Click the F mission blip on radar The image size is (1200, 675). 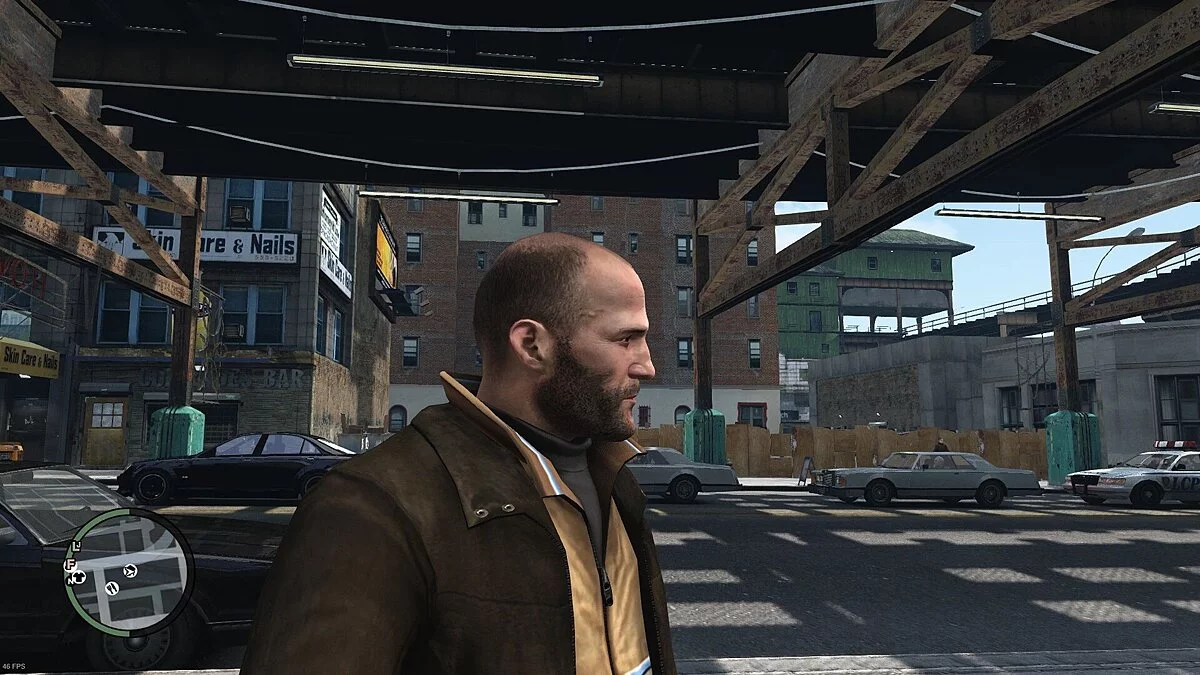point(71,566)
